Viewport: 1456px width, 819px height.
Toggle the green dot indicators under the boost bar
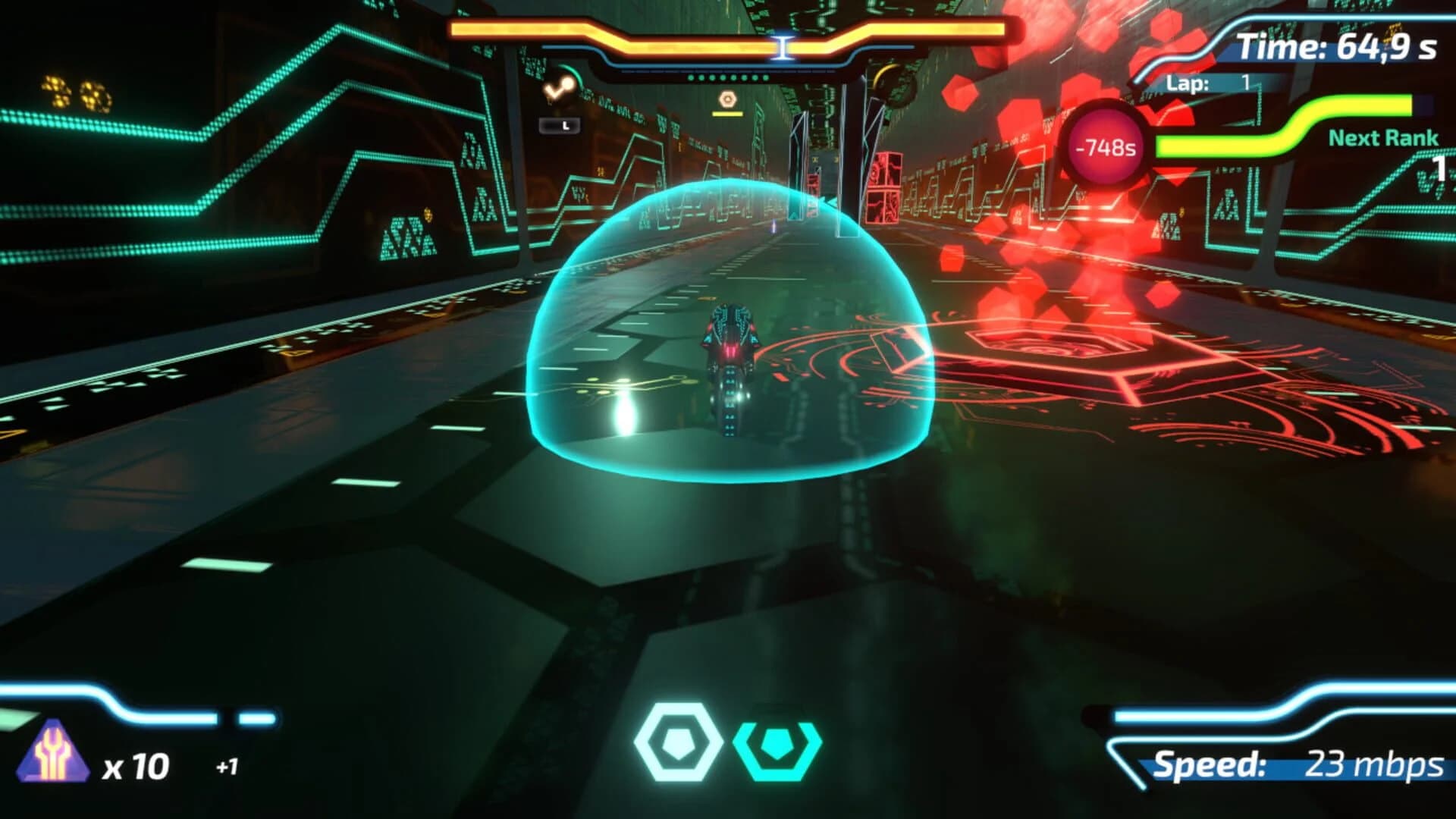[728, 76]
